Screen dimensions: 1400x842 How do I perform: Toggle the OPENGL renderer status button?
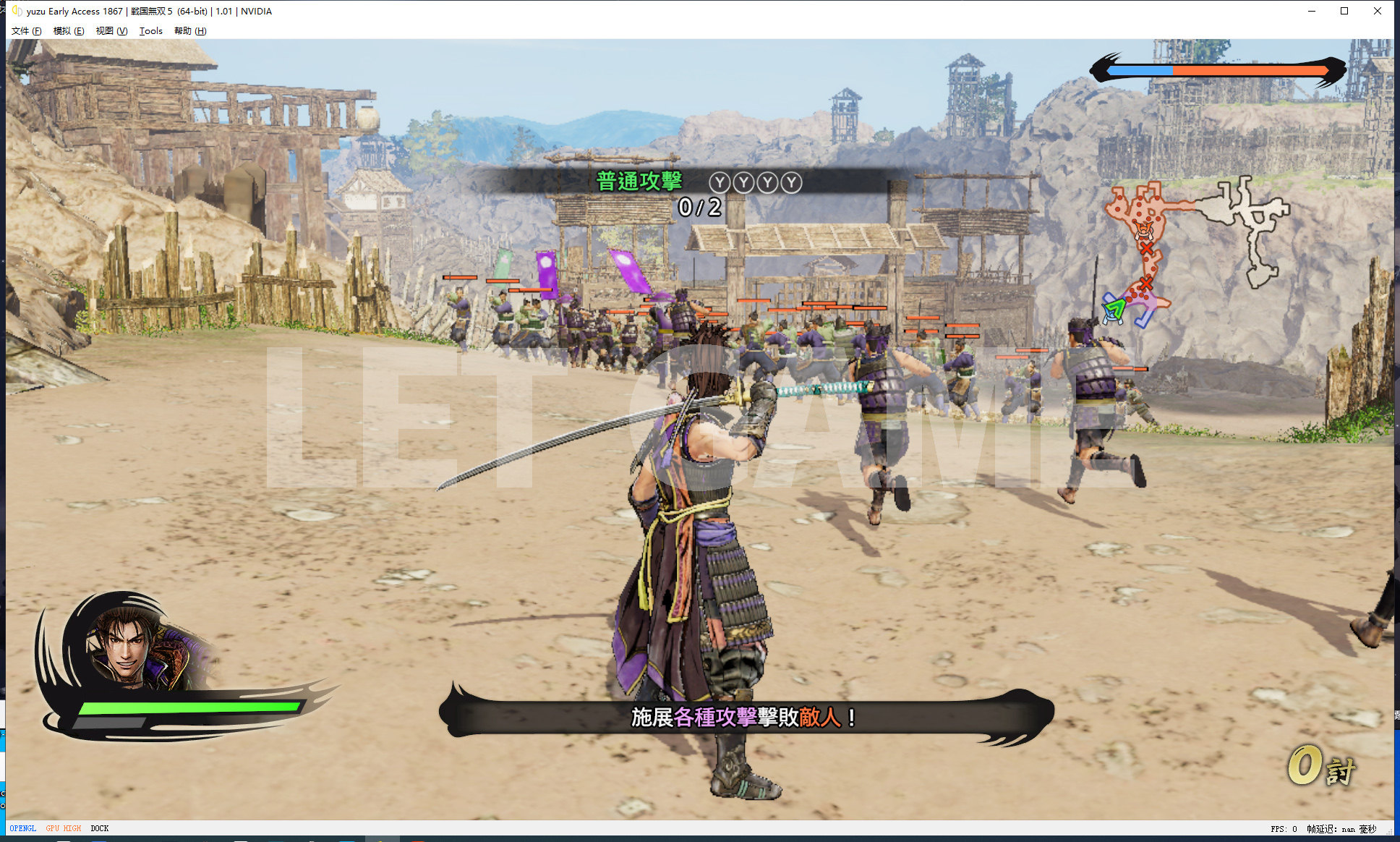pyautogui.click(x=23, y=828)
